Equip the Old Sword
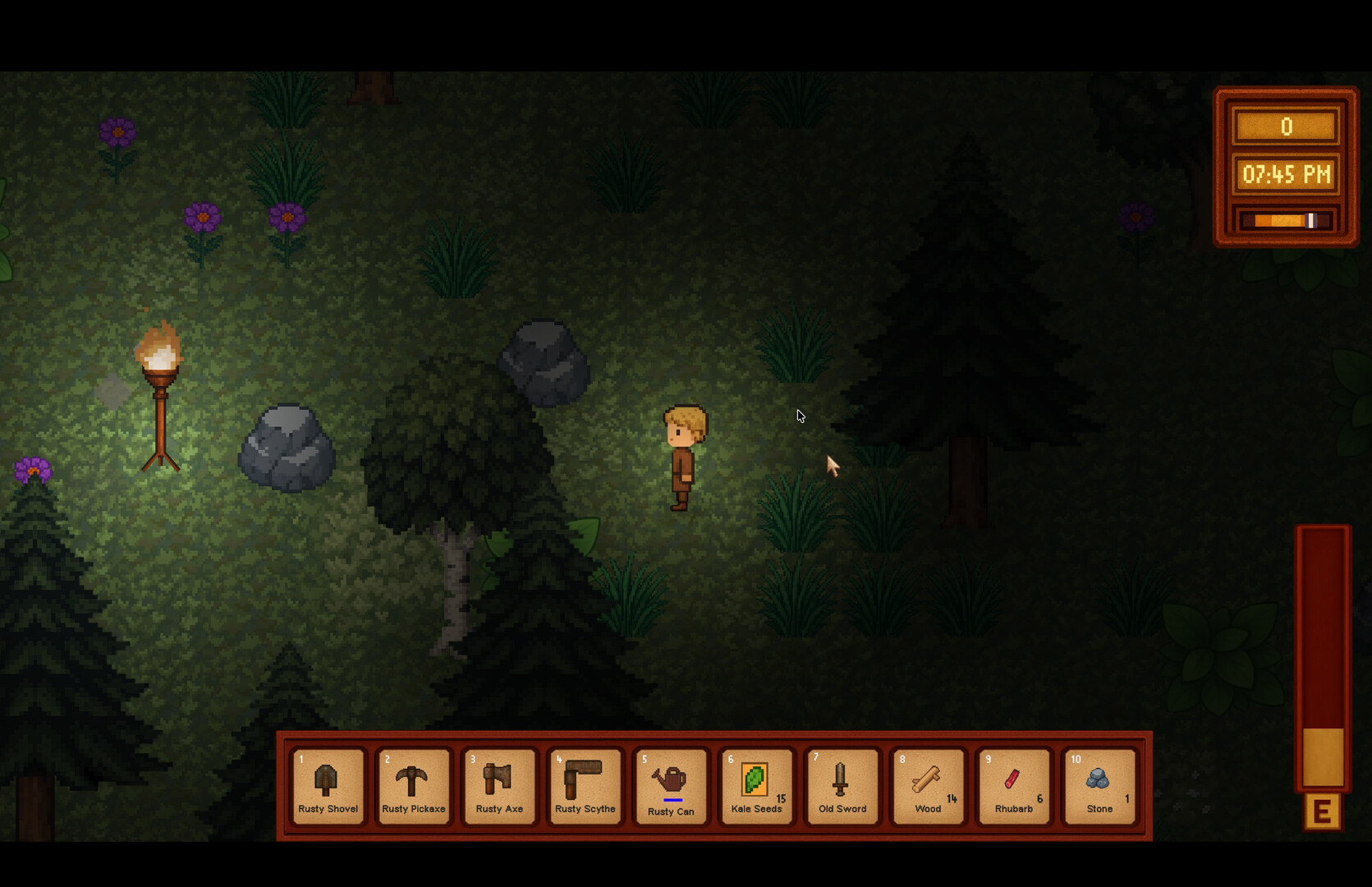The width and height of the screenshot is (1372, 887). (x=842, y=785)
